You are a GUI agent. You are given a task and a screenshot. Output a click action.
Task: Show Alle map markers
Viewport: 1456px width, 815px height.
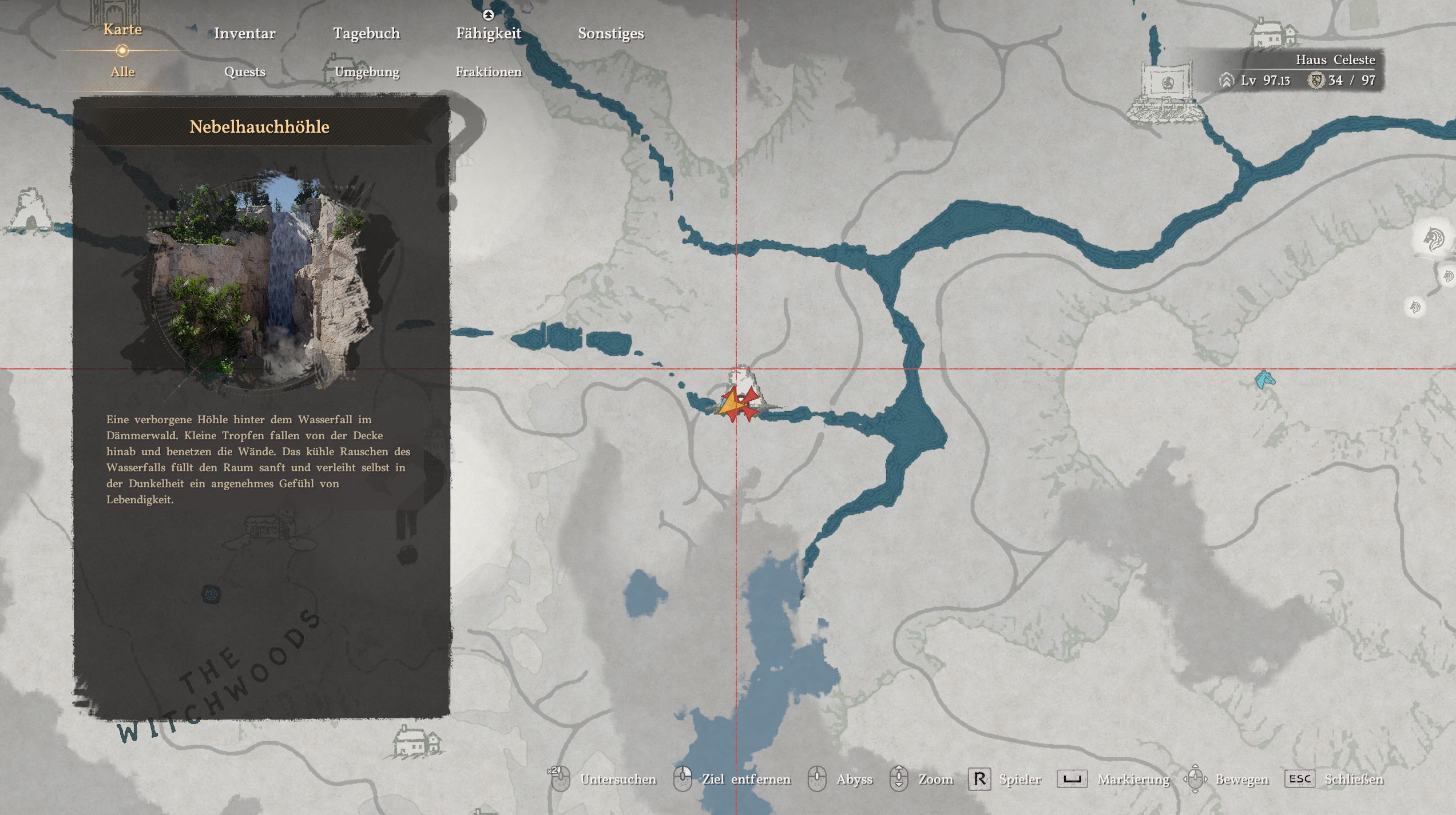pyautogui.click(x=122, y=72)
